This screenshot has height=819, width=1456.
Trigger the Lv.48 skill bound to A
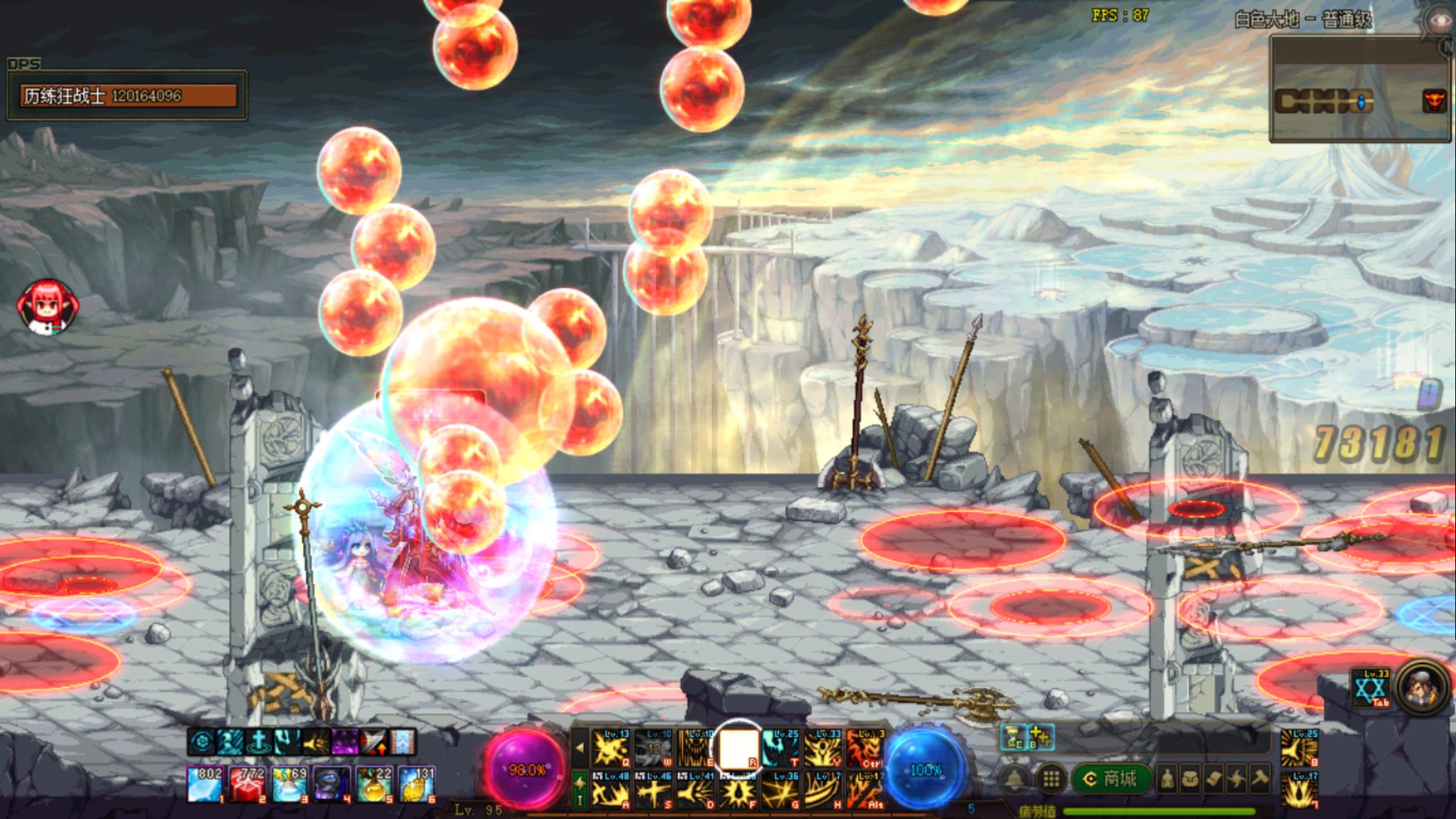click(x=611, y=790)
